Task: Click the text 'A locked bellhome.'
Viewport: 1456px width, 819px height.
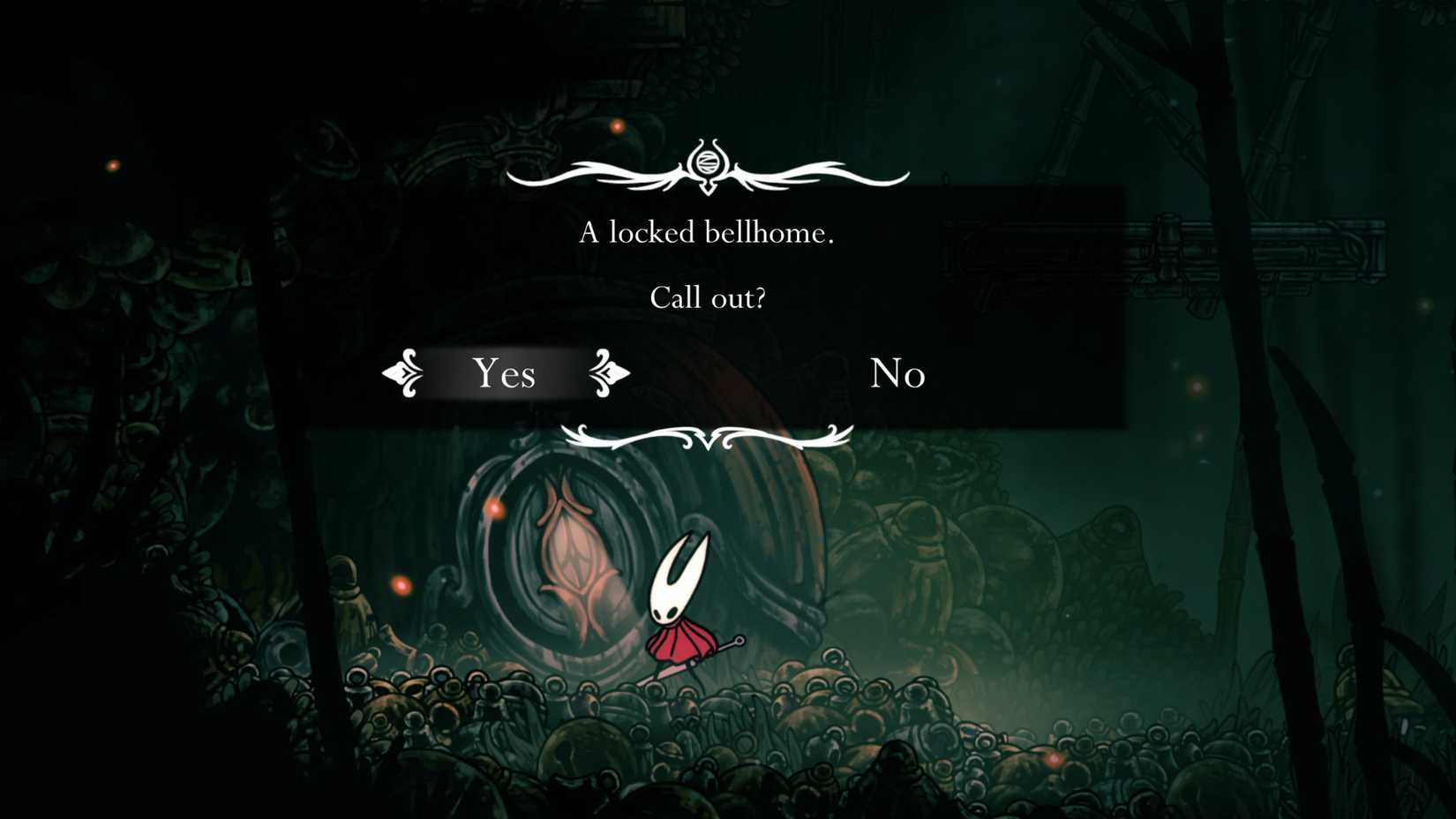Action: pyautogui.click(x=707, y=233)
